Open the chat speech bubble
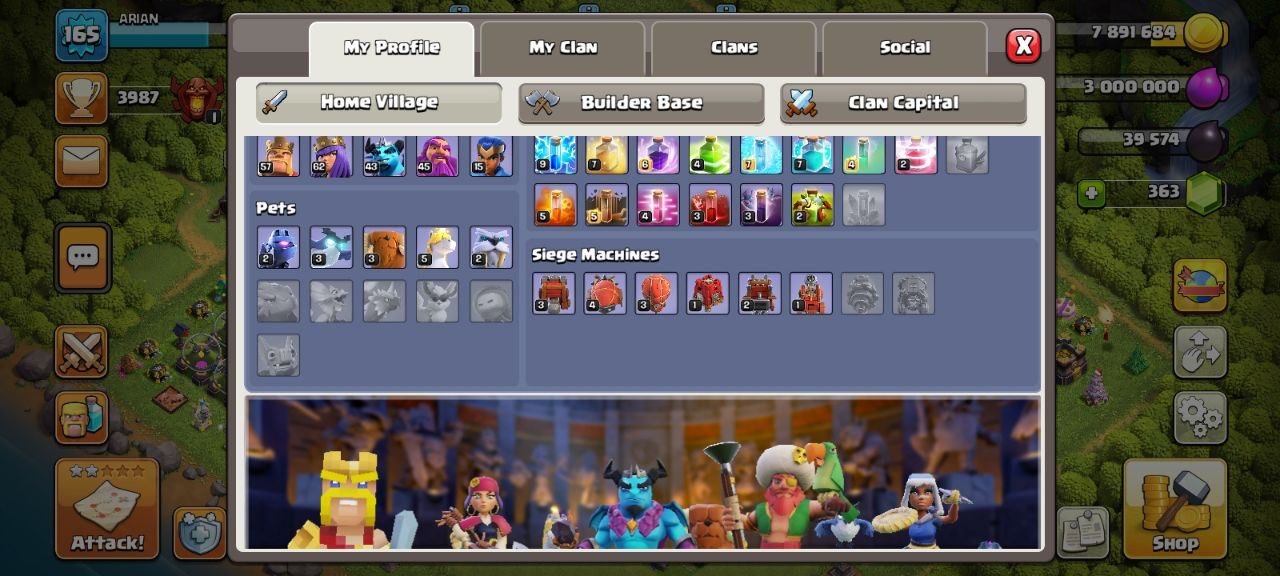This screenshot has width=1280, height=576. (x=81, y=258)
